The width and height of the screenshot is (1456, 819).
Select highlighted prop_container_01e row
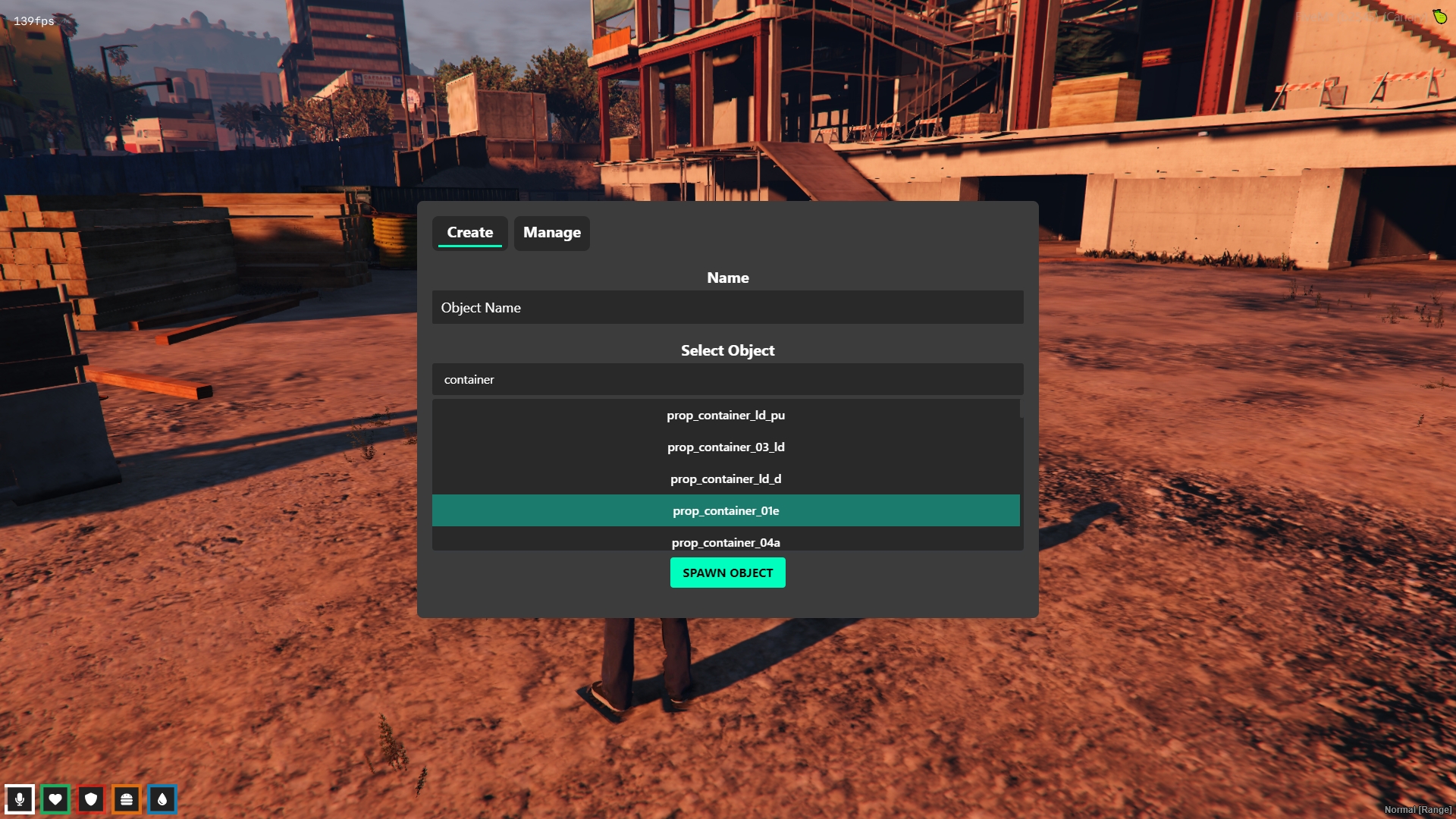tap(726, 511)
